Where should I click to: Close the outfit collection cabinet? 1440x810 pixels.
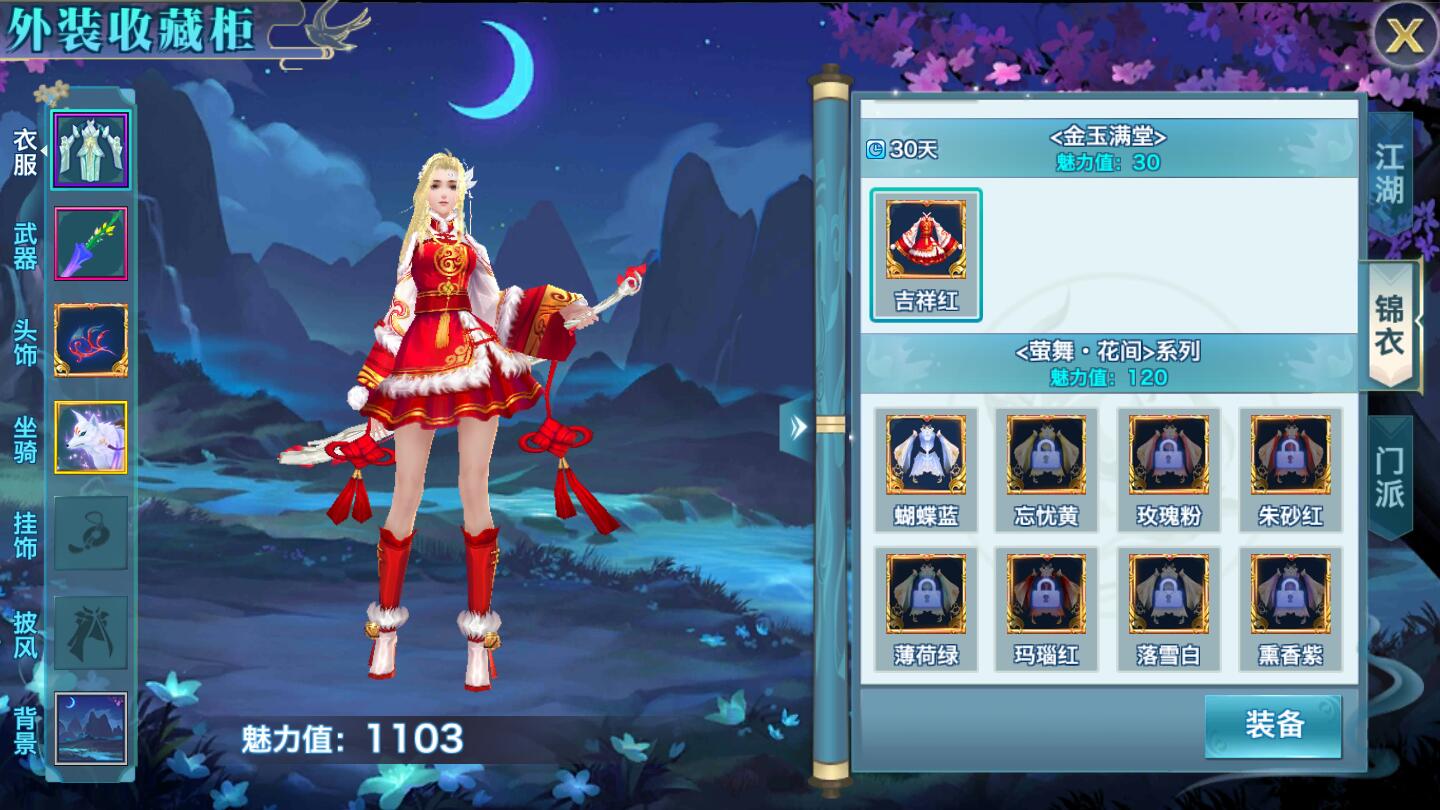1404,37
